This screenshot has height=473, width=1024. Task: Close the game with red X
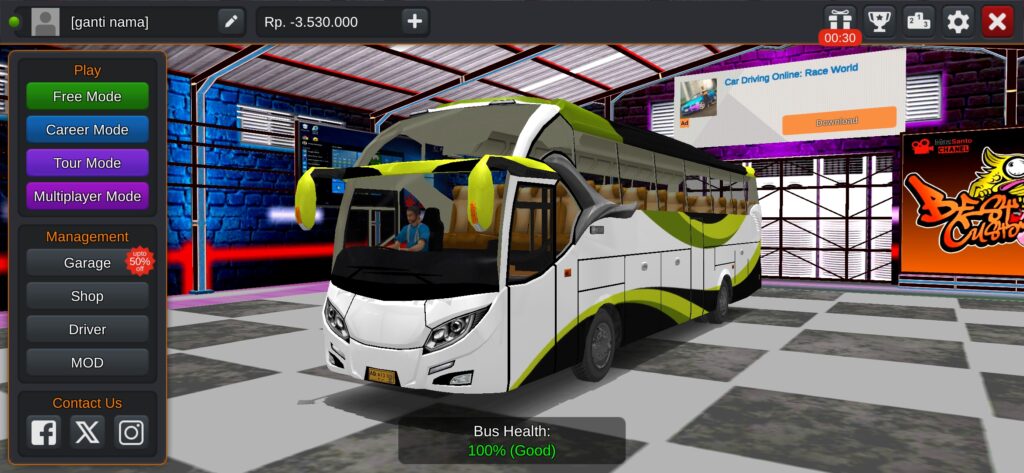pos(997,21)
